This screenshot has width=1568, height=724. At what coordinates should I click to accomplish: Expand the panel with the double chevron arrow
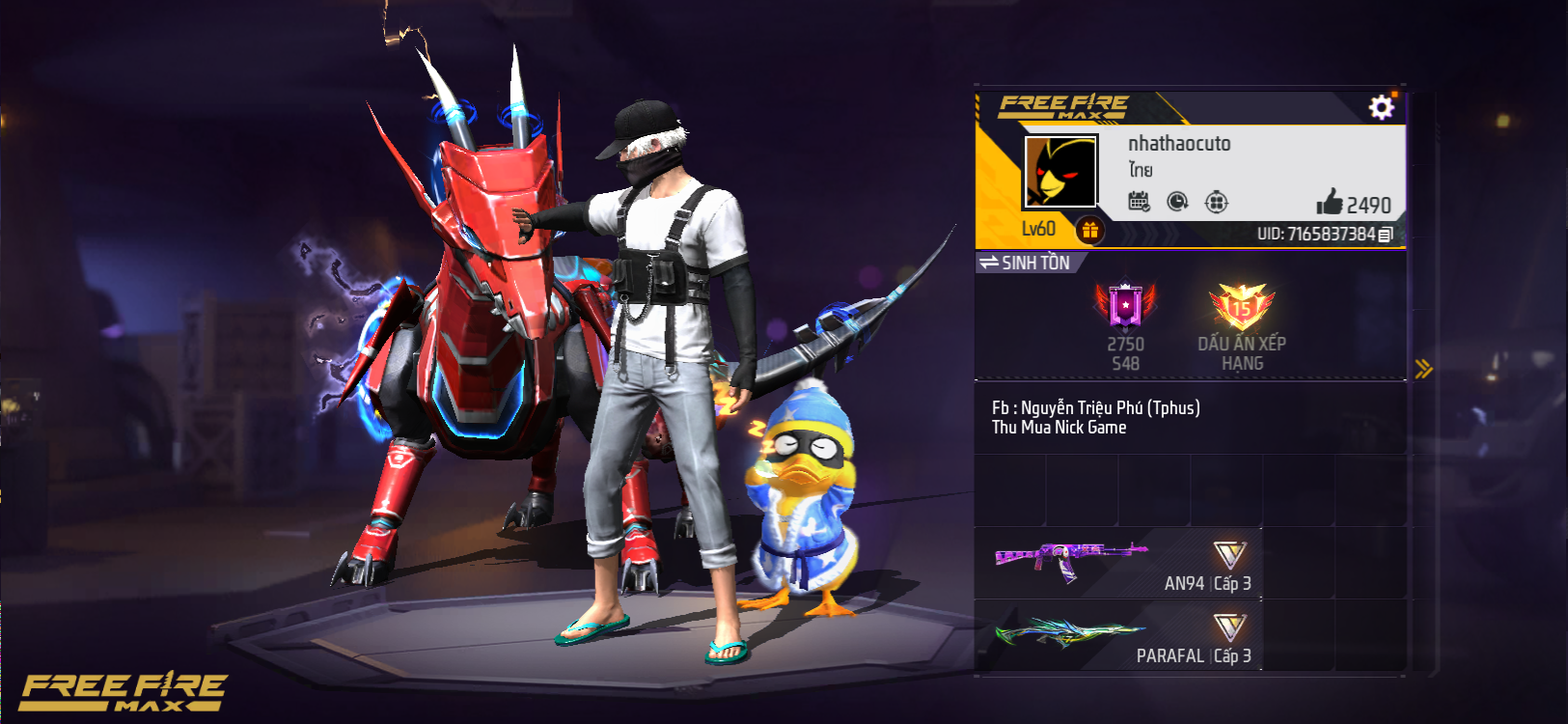(x=1423, y=367)
